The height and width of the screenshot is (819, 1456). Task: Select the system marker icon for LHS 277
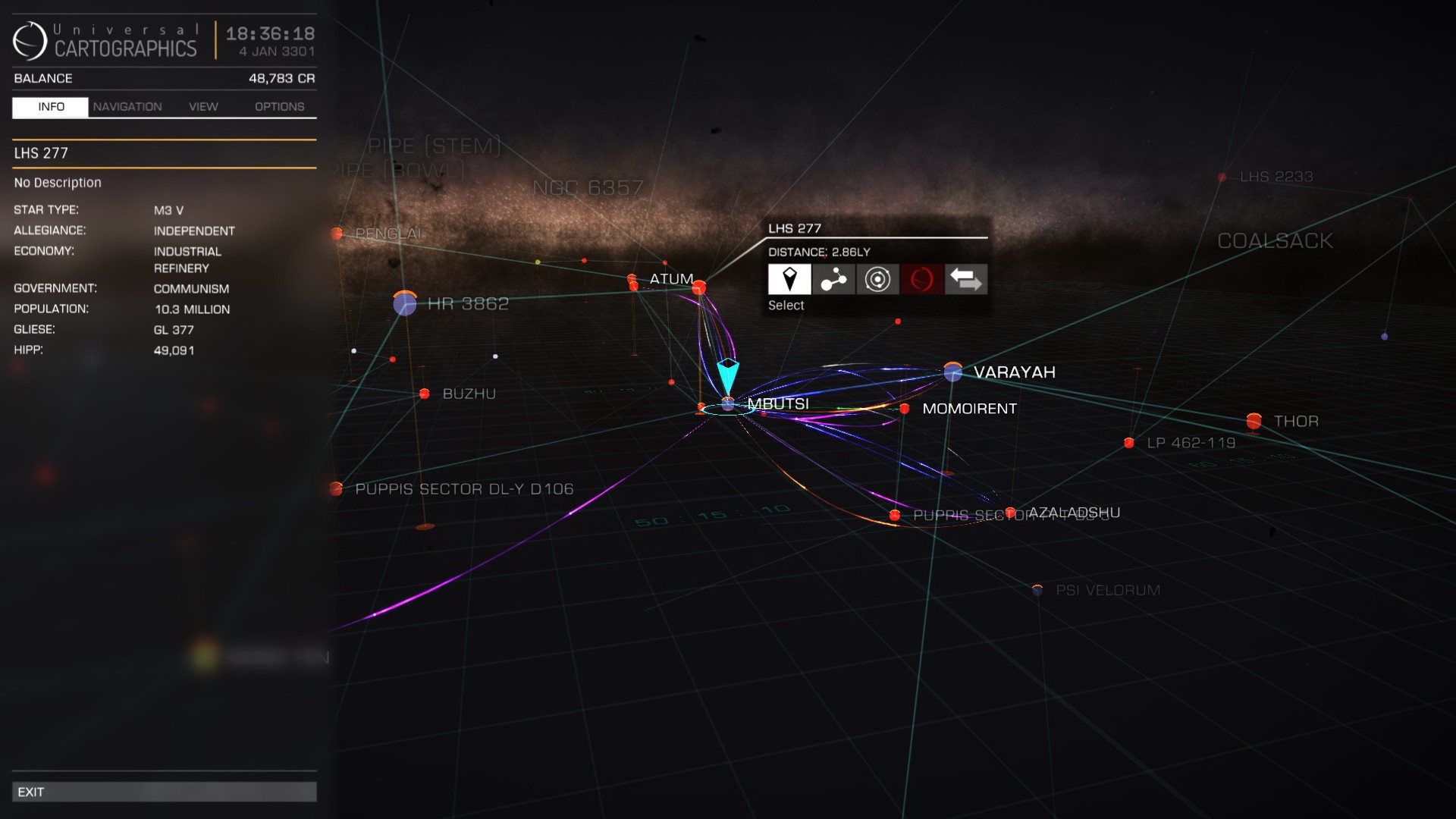point(789,280)
